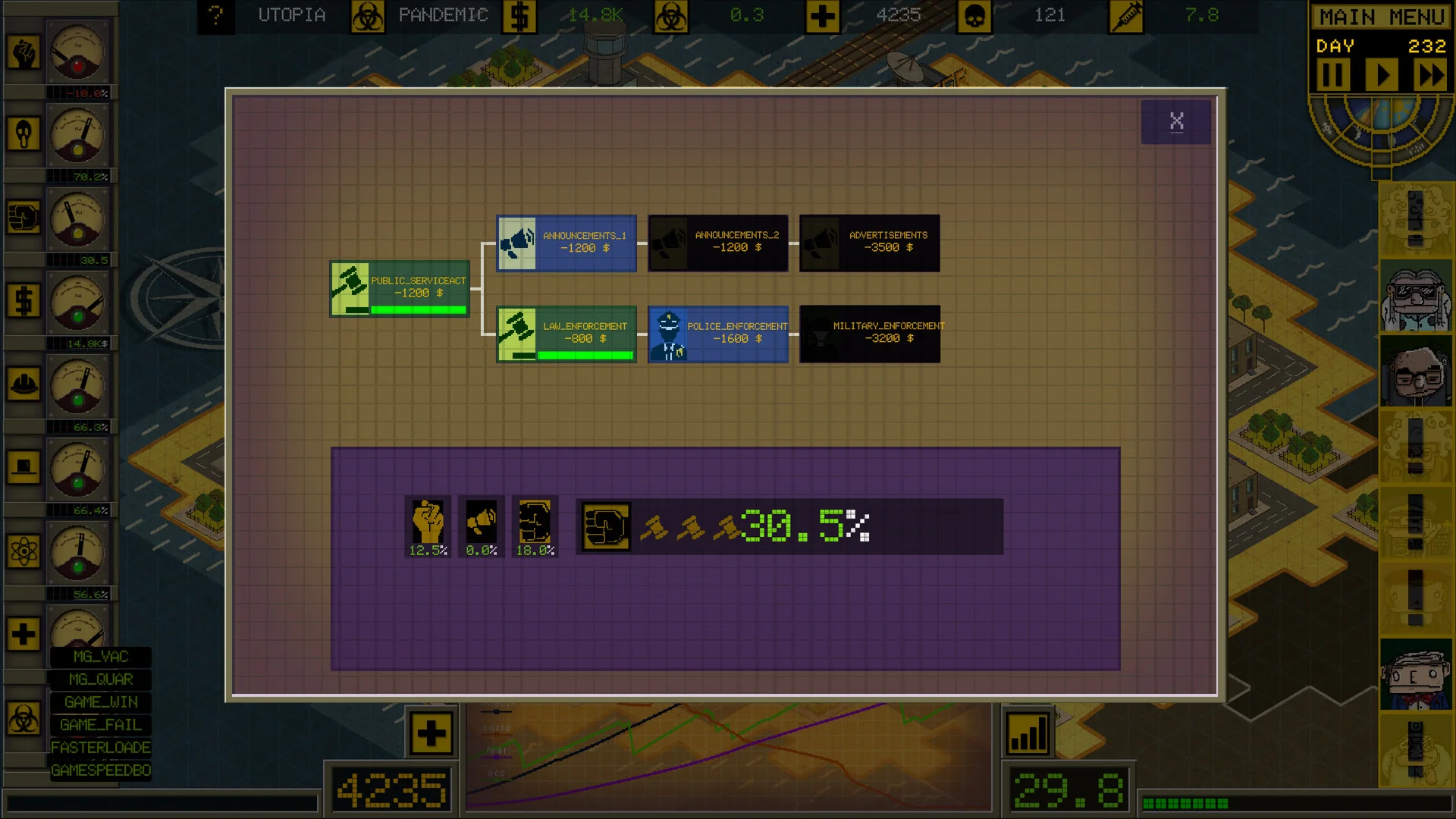The width and height of the screenshot is (1456, 819).
Task: Open the medical cross panel at bottom
Action: [431, 733]
